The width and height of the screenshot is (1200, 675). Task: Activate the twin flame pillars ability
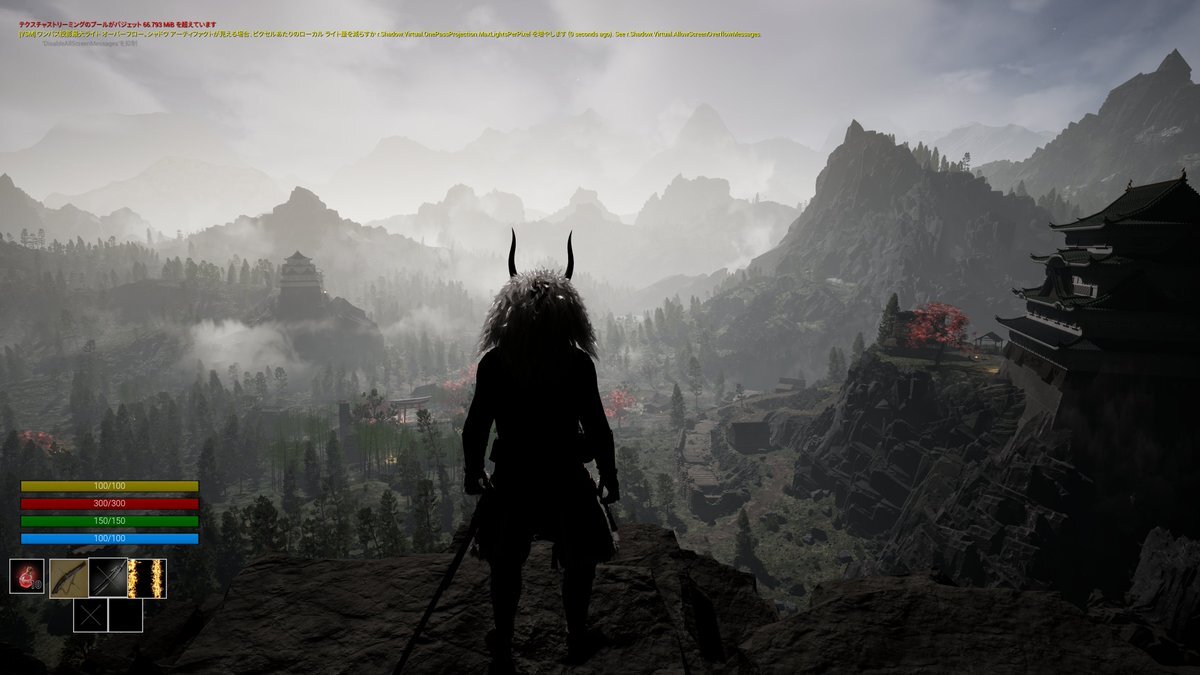(x=146, y=578)
